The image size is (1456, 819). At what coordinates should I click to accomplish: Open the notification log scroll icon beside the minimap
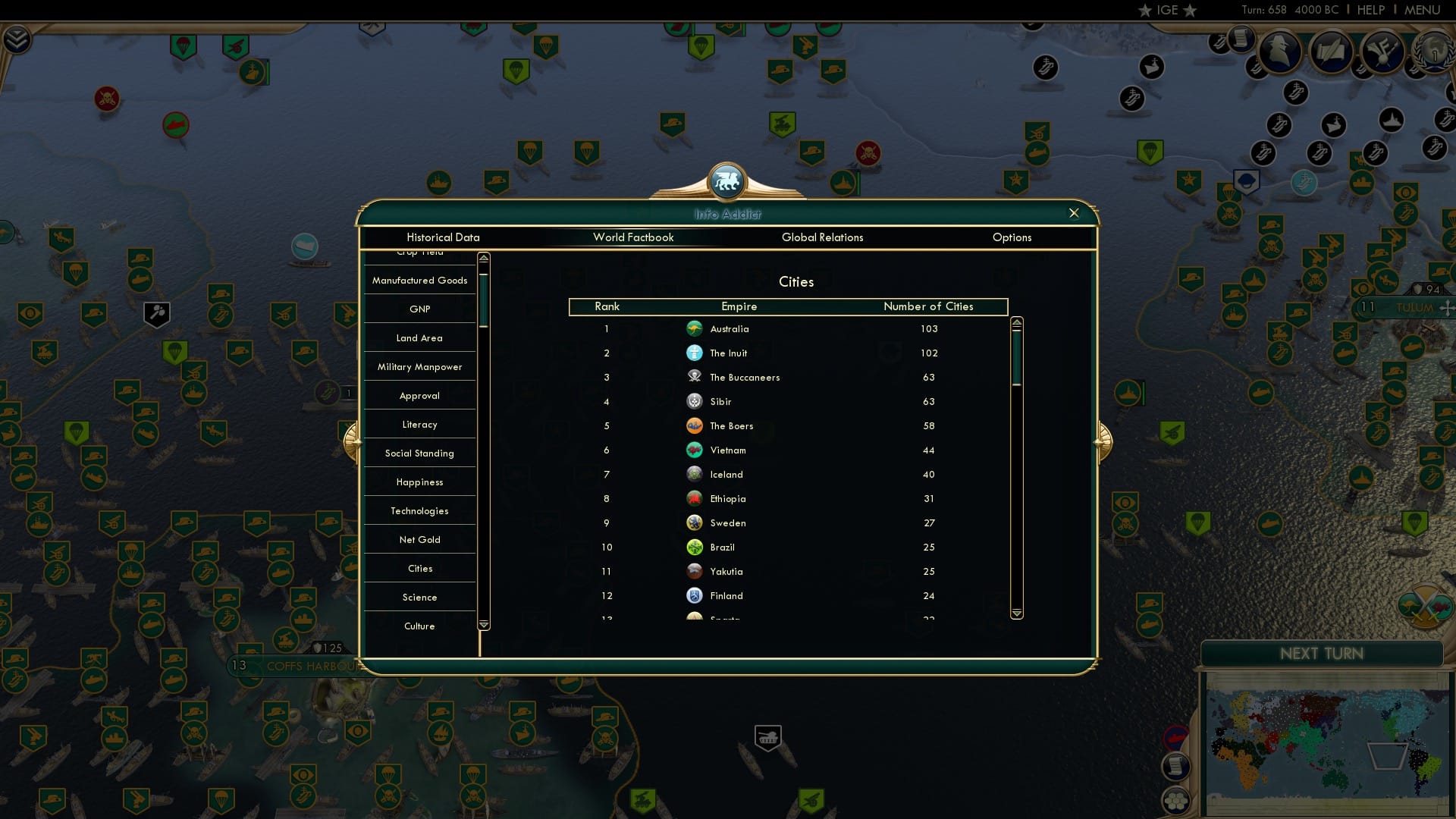pyautogui.click(x=1177, y=766)
